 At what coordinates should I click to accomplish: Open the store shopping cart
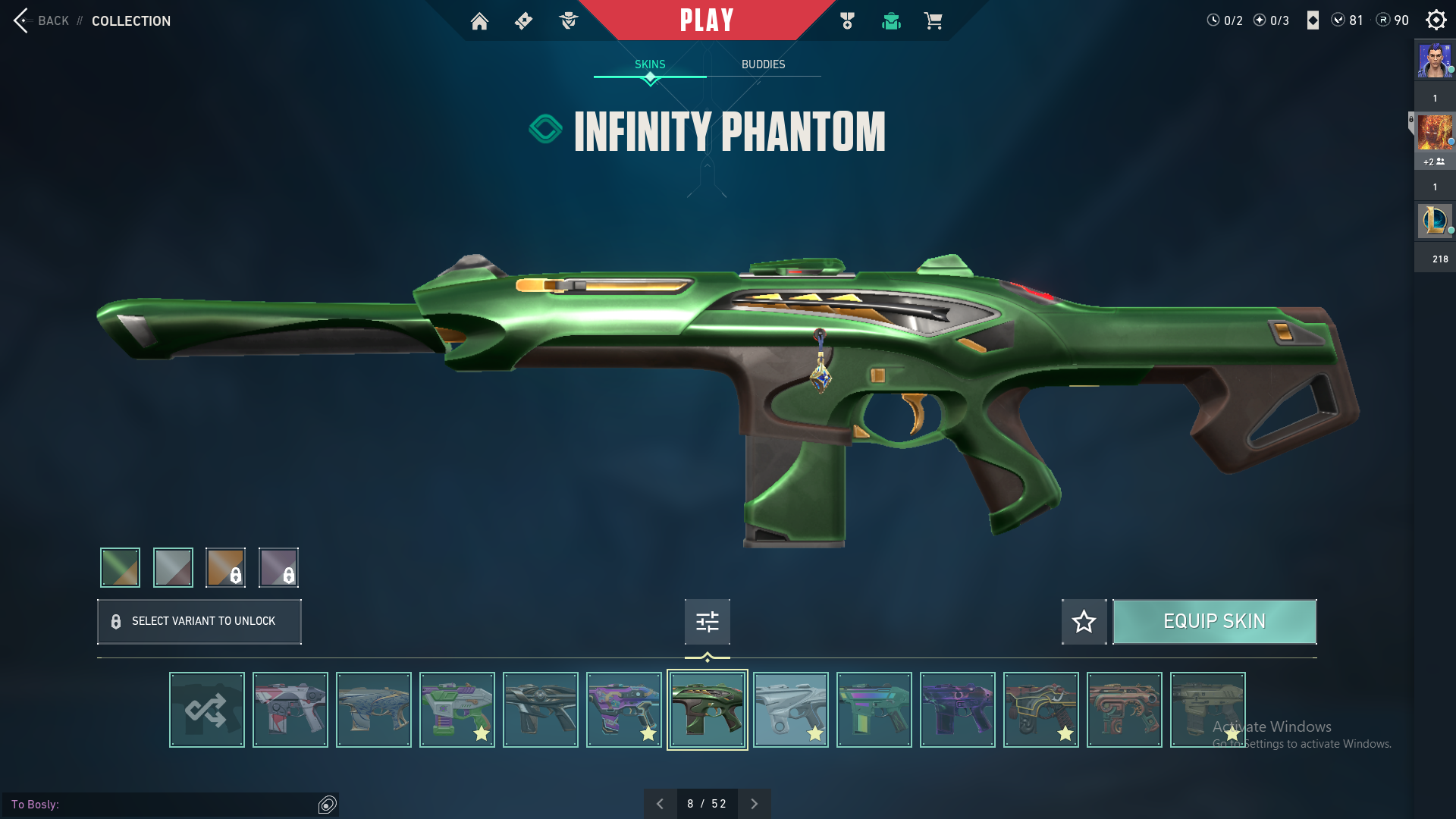click(933, 21)
